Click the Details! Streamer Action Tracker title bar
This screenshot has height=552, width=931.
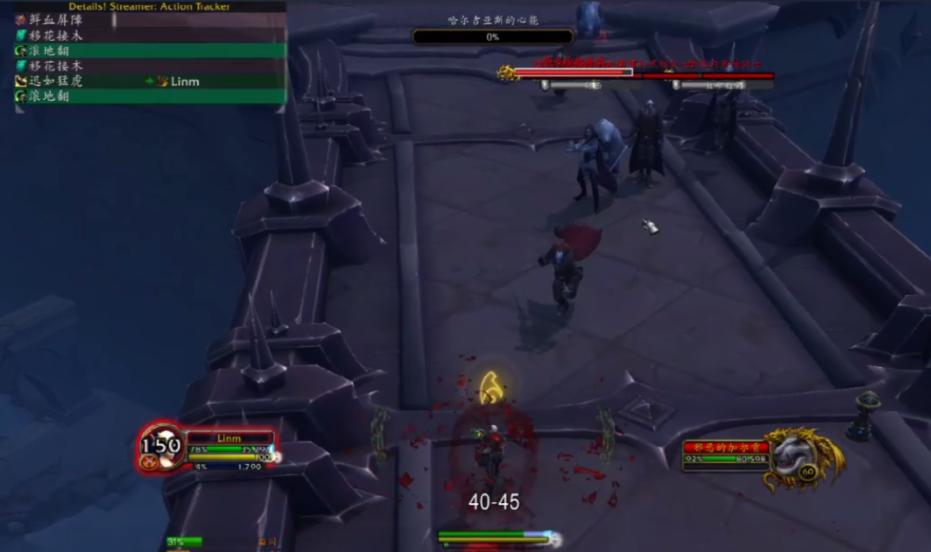pos(150,6)
